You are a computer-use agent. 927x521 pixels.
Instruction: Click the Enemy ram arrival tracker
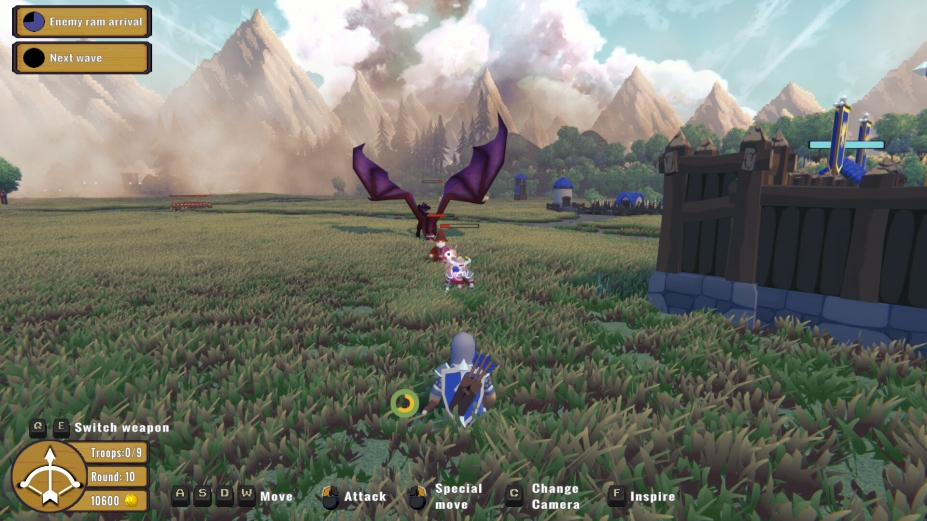[82, 22]
